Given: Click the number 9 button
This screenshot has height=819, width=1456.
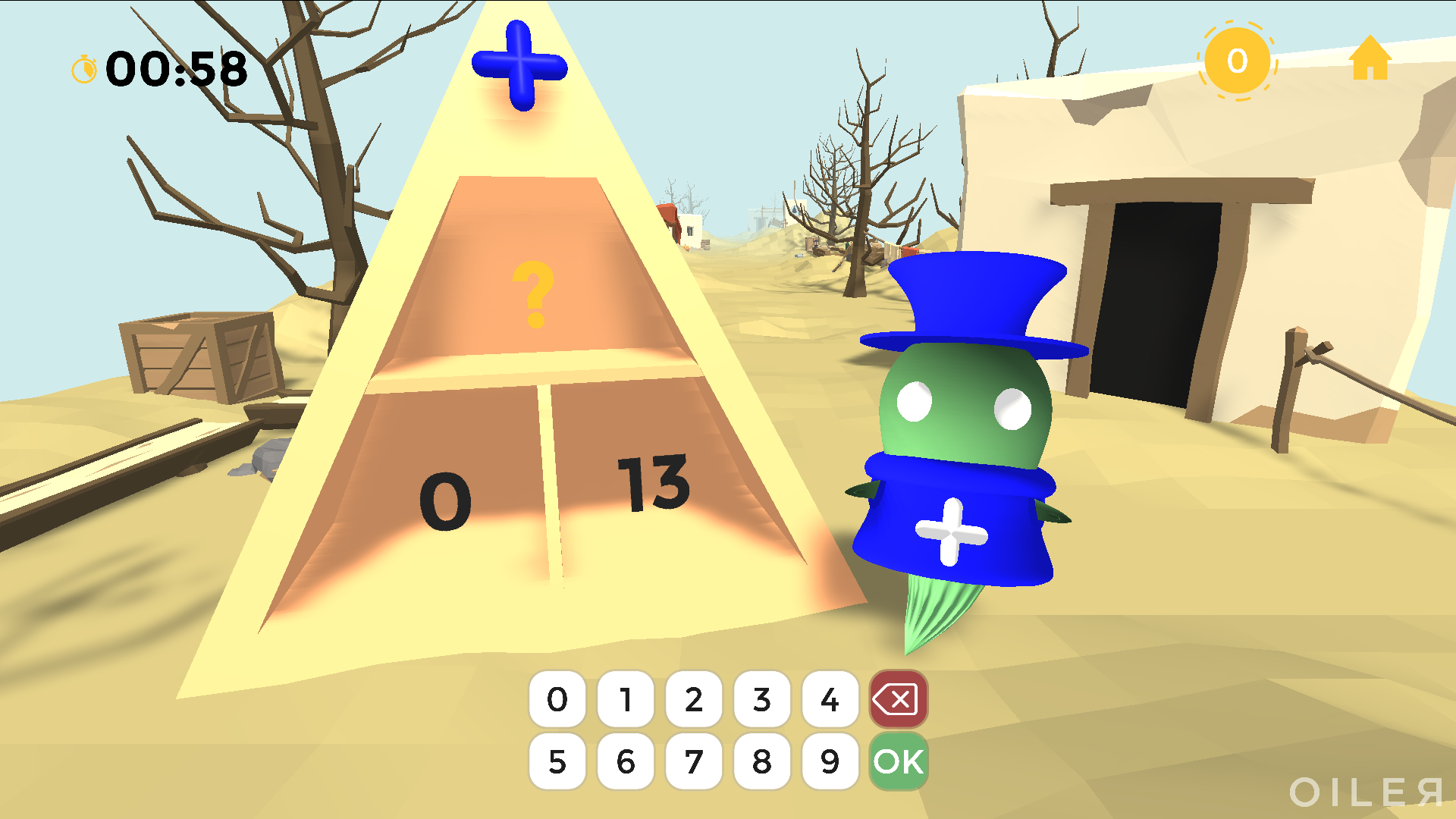Looking at the screenshot, I should click(830, 761).
